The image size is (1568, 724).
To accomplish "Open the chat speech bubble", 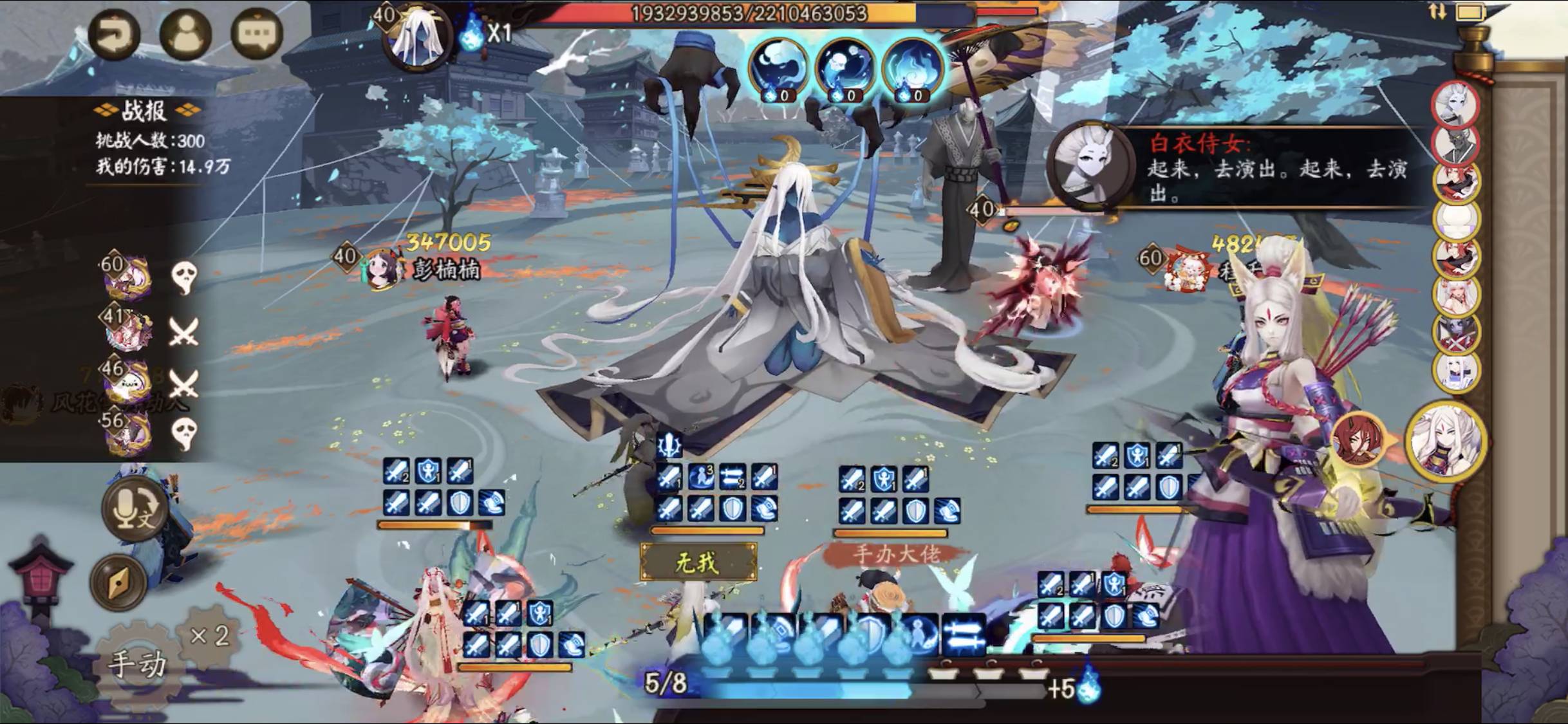I will (256, 33).
